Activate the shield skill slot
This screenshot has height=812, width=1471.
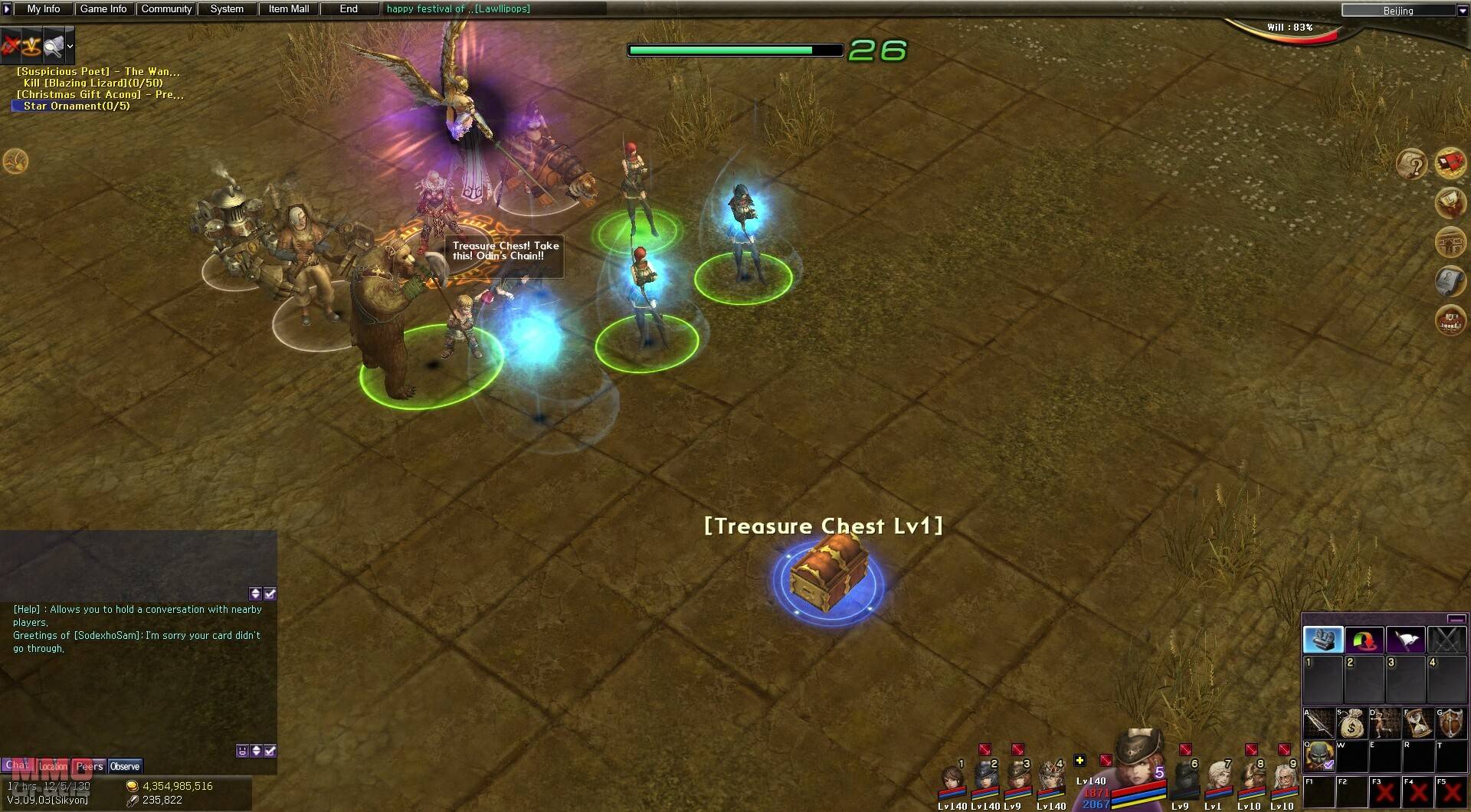1451,723
